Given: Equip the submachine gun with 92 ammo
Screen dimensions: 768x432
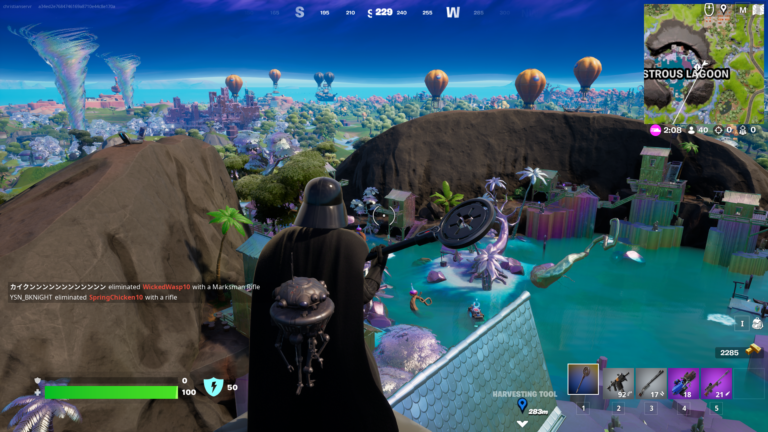Looking at the screenshot, I should click(617, 383).
